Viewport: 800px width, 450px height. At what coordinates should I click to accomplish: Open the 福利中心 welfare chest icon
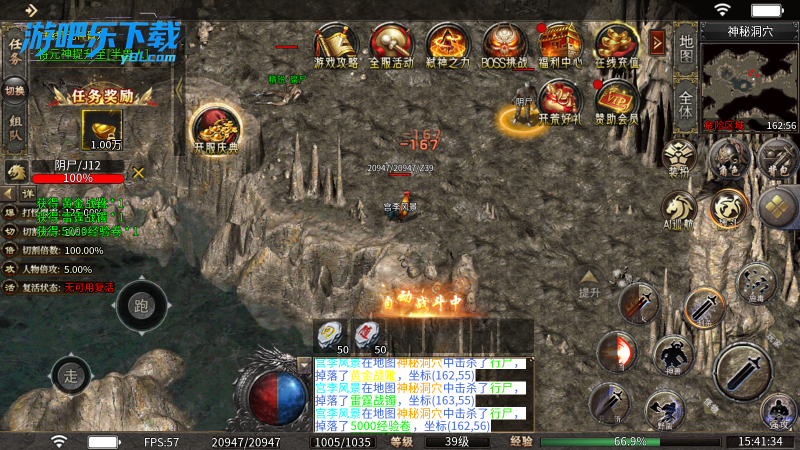[x=560, y=45]
